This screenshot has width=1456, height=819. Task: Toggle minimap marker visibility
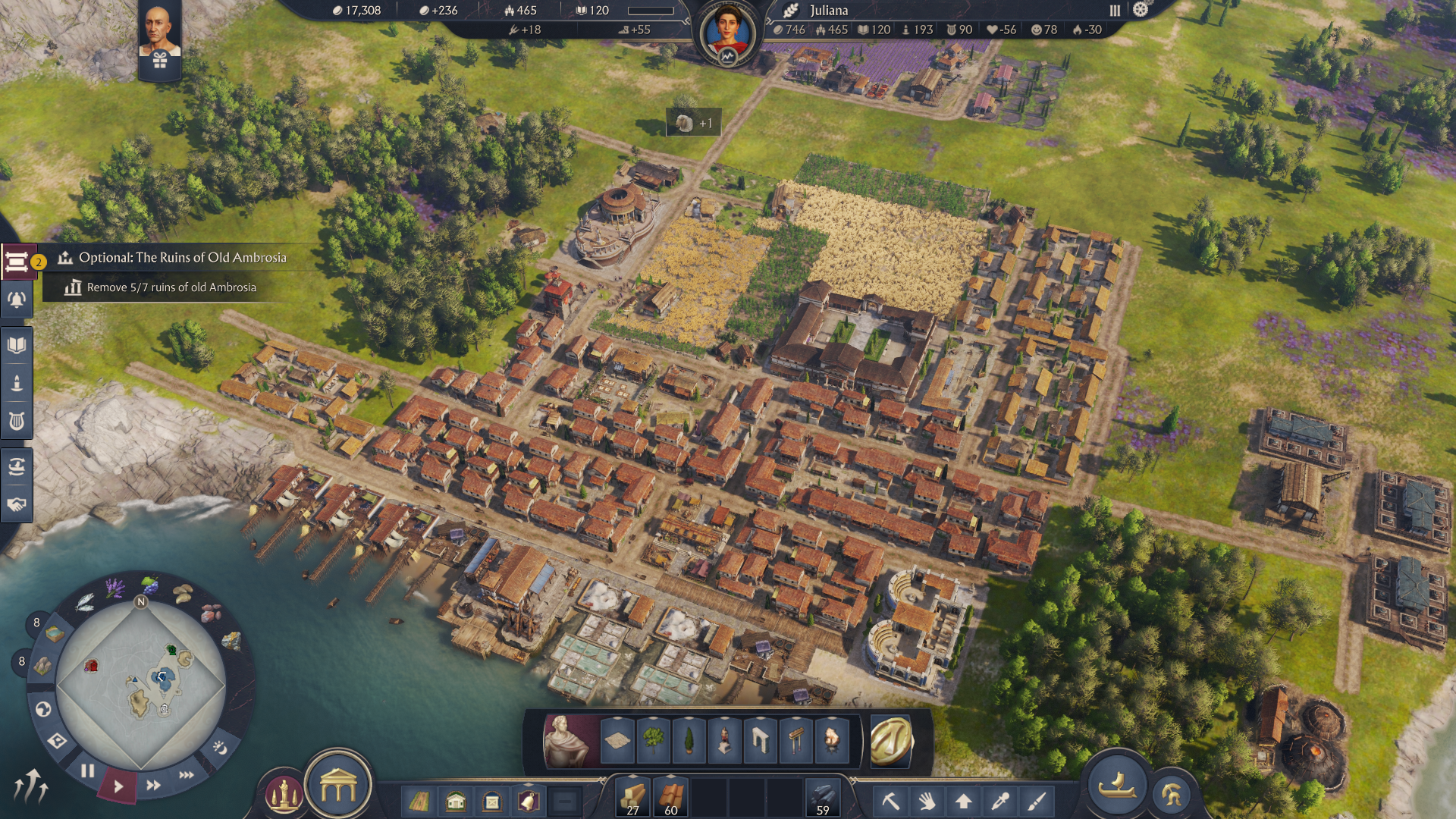[x=58, y=741]
